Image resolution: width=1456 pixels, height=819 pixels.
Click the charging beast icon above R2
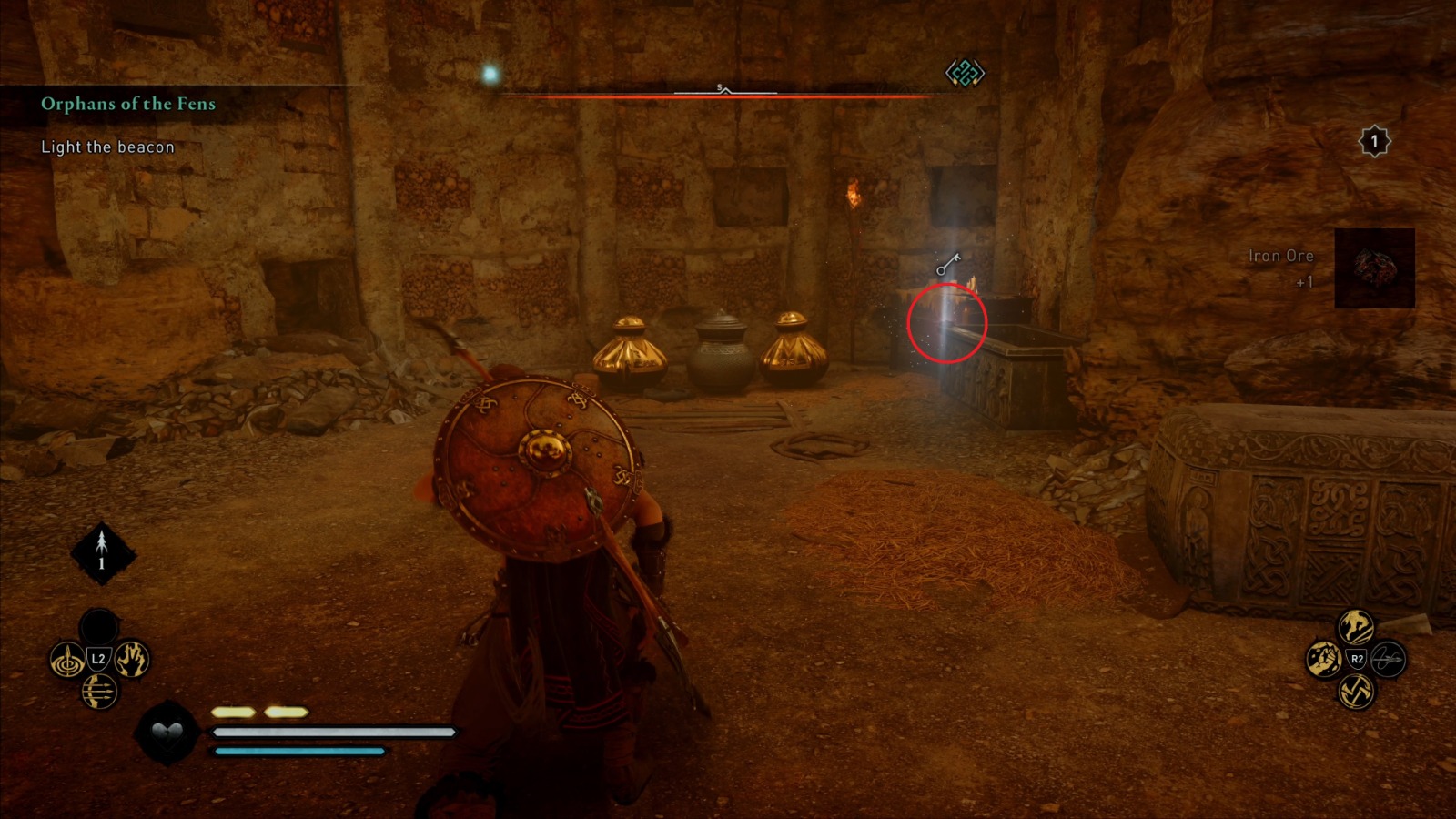pyautogui.click(x=1354, y=626)
